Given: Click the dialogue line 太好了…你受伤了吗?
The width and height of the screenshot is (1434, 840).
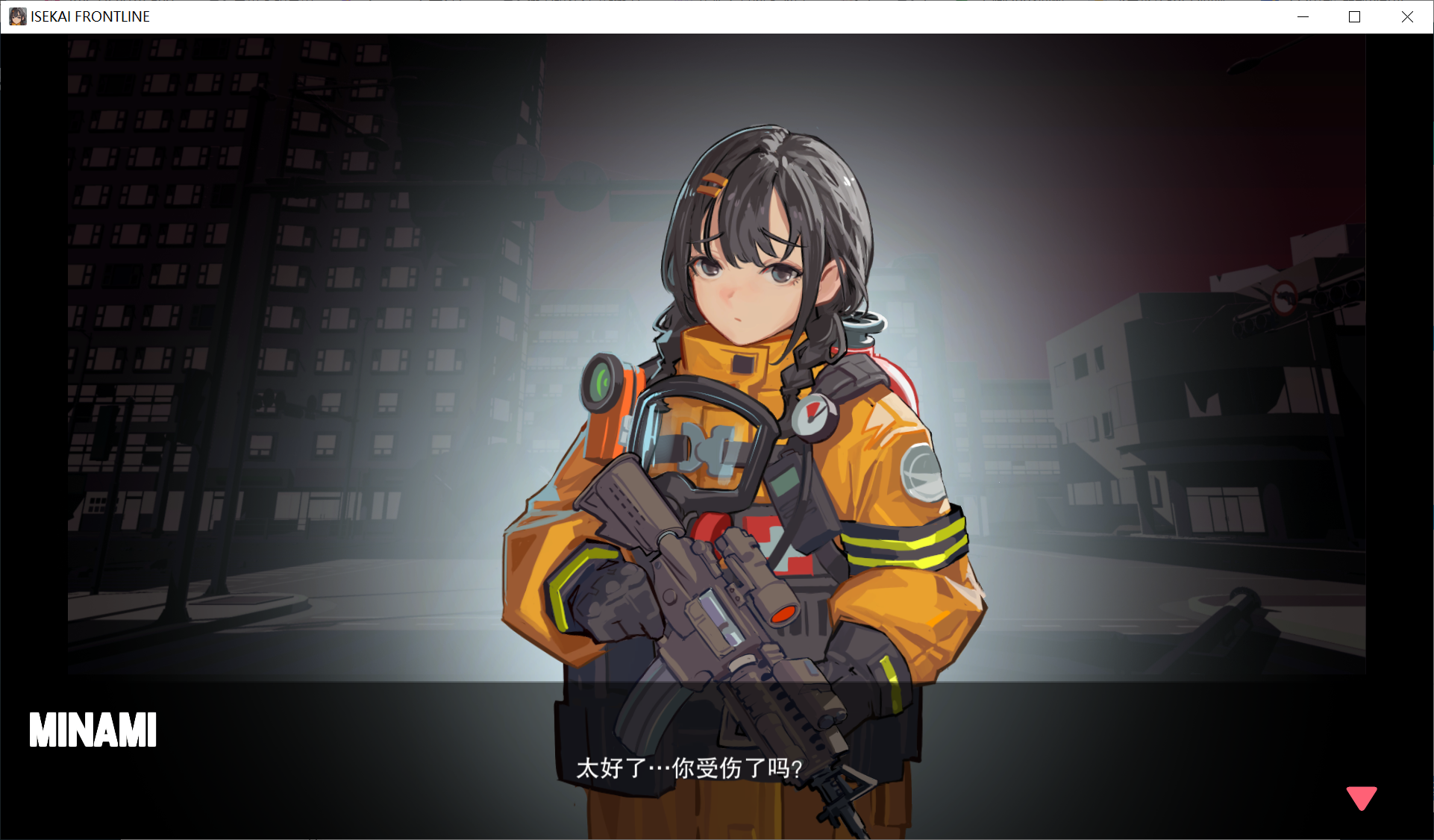Looking at the screenshot, I should pos(687,767).
